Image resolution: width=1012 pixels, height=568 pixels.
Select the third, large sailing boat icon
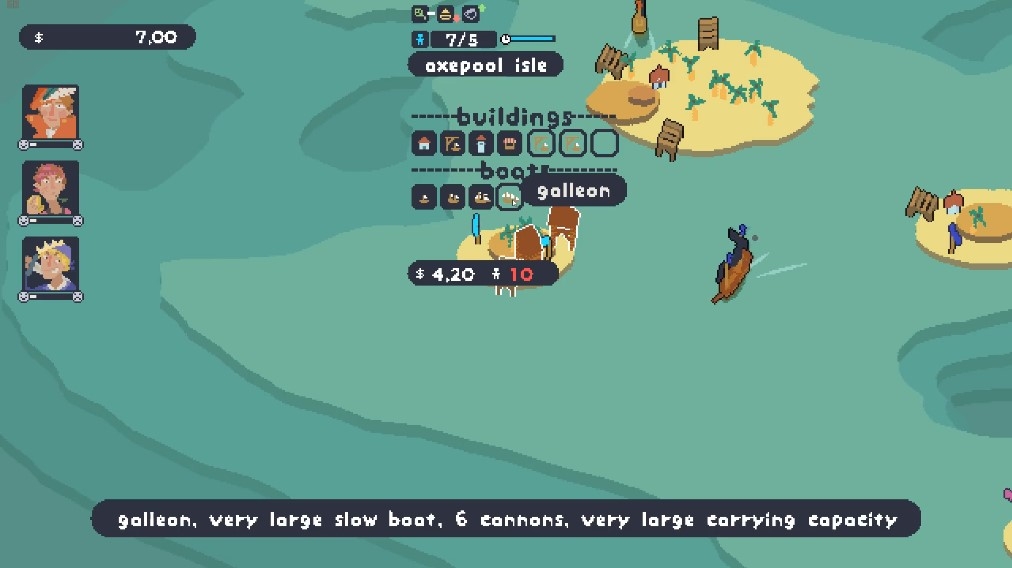[481, 197]
